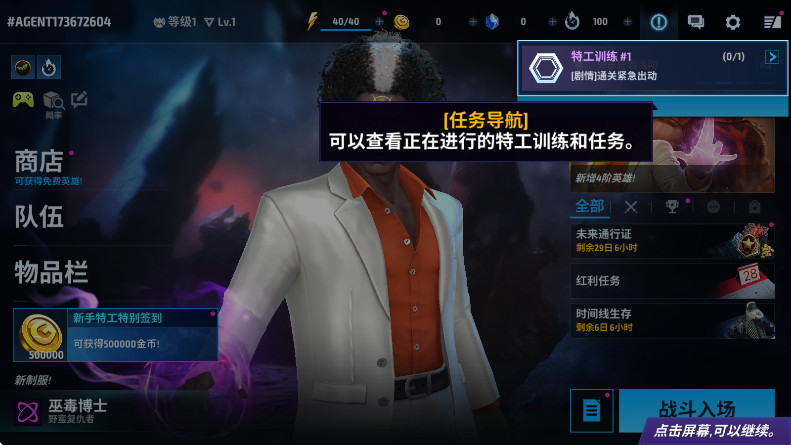The image size is (791, 445).
Task: Switch to the 全部 events tab
Action: [x=590, y=206]
